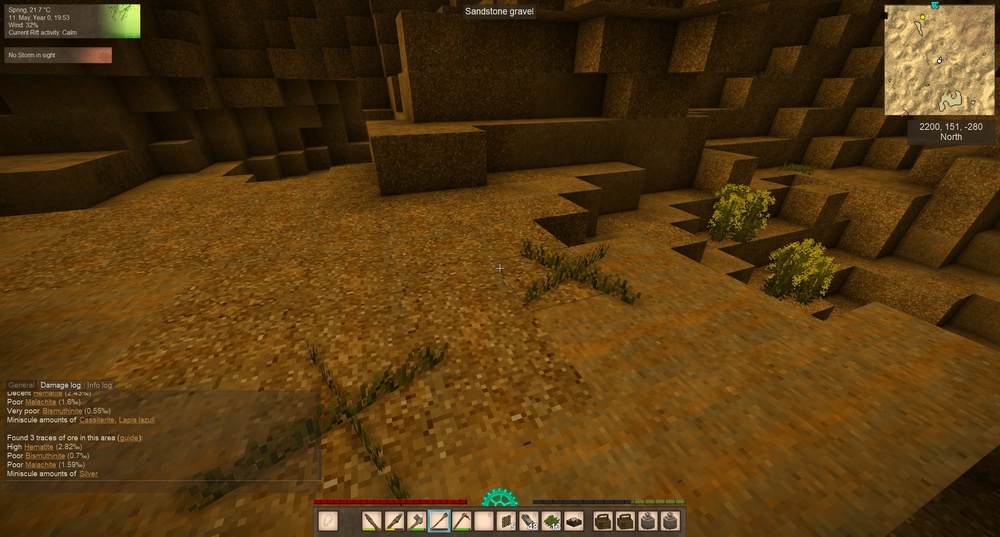Choose the pickaxe hotbar slot
Viewport: 1000px width, 537px height.
[461, 521]
